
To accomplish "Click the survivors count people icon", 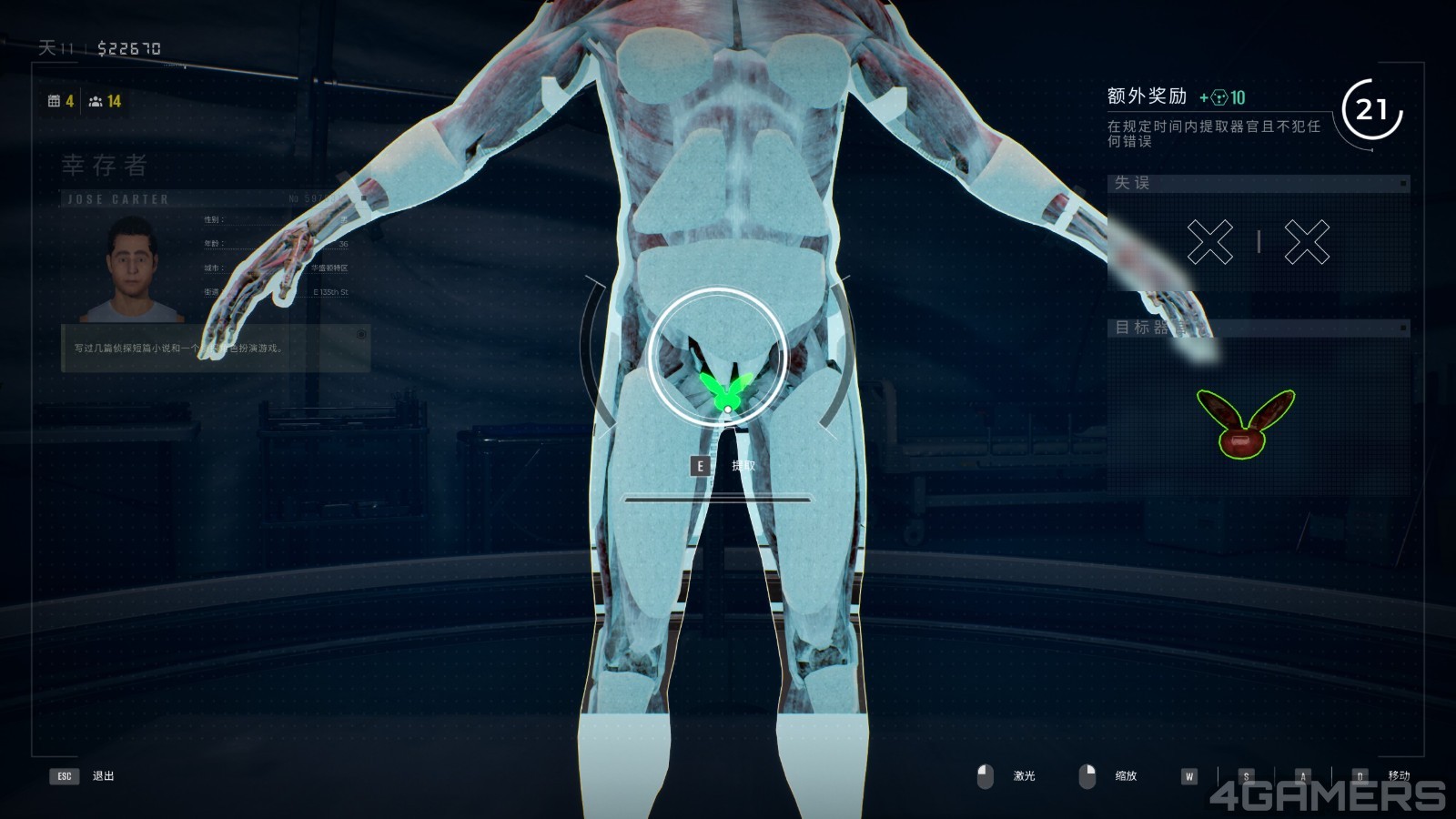I will coord(95,101).
